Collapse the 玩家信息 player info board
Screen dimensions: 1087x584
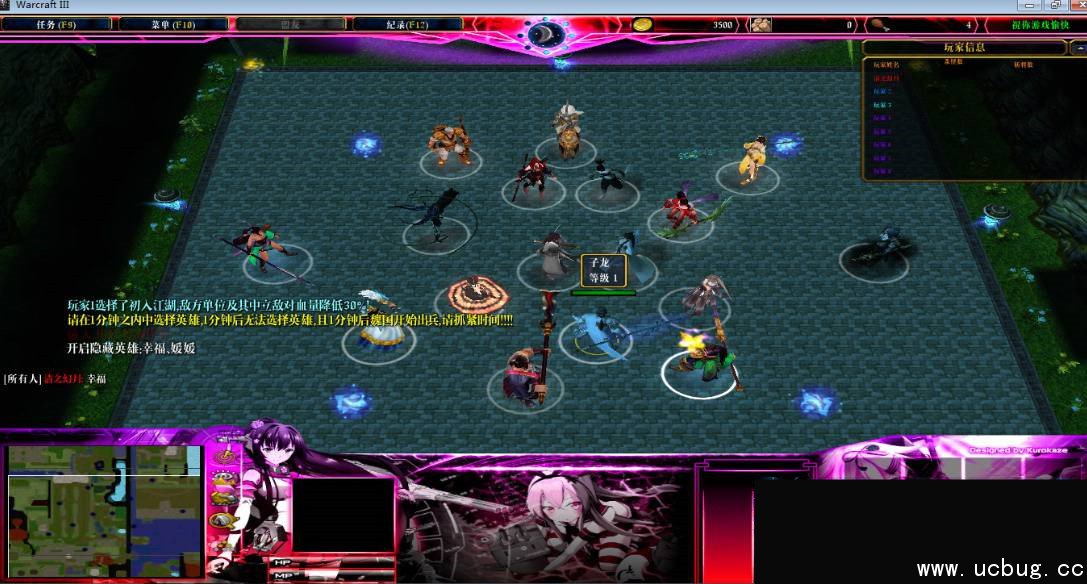tap(1078, 47)
